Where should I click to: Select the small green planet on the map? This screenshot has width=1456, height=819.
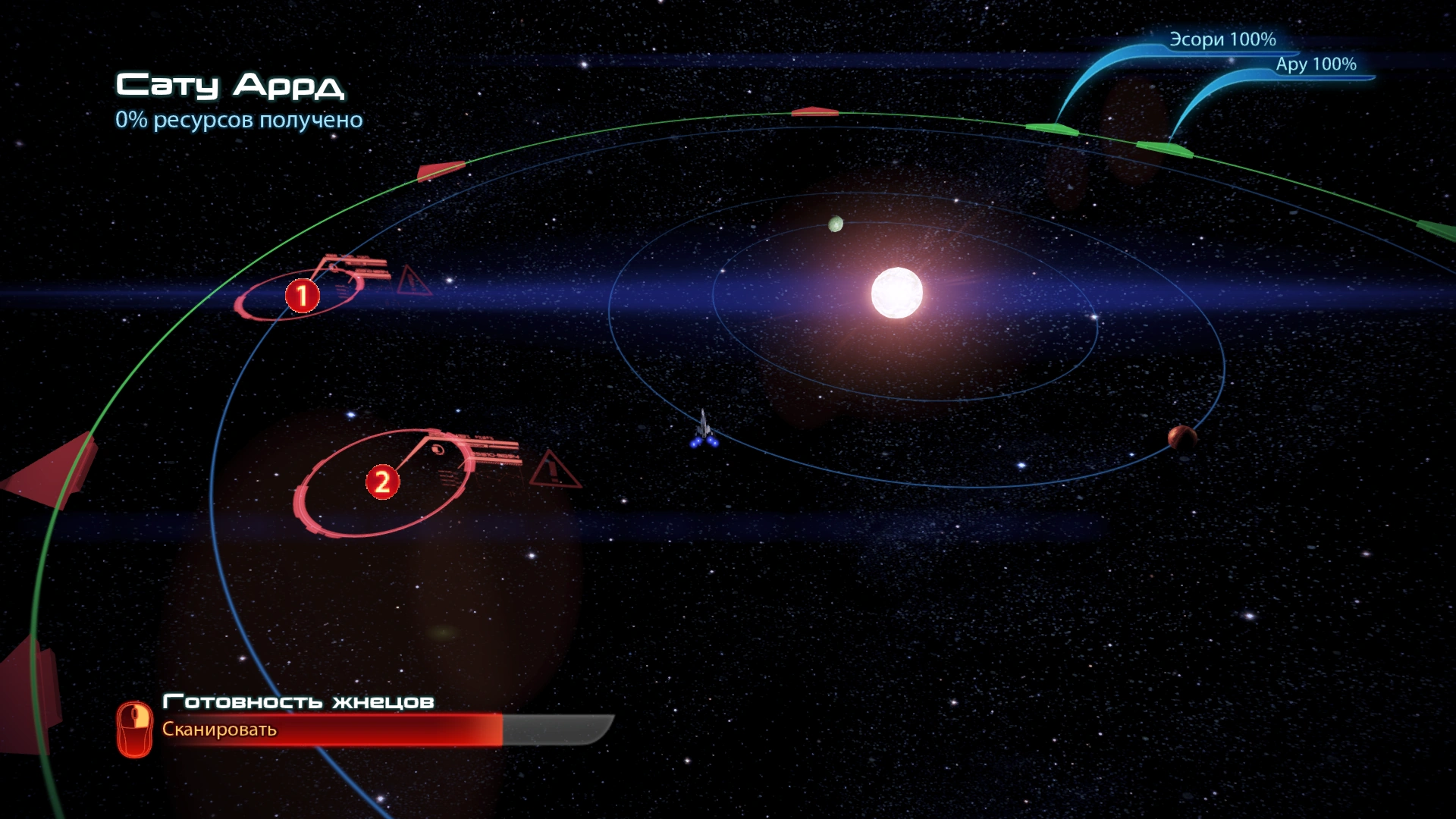coord(836,224)
